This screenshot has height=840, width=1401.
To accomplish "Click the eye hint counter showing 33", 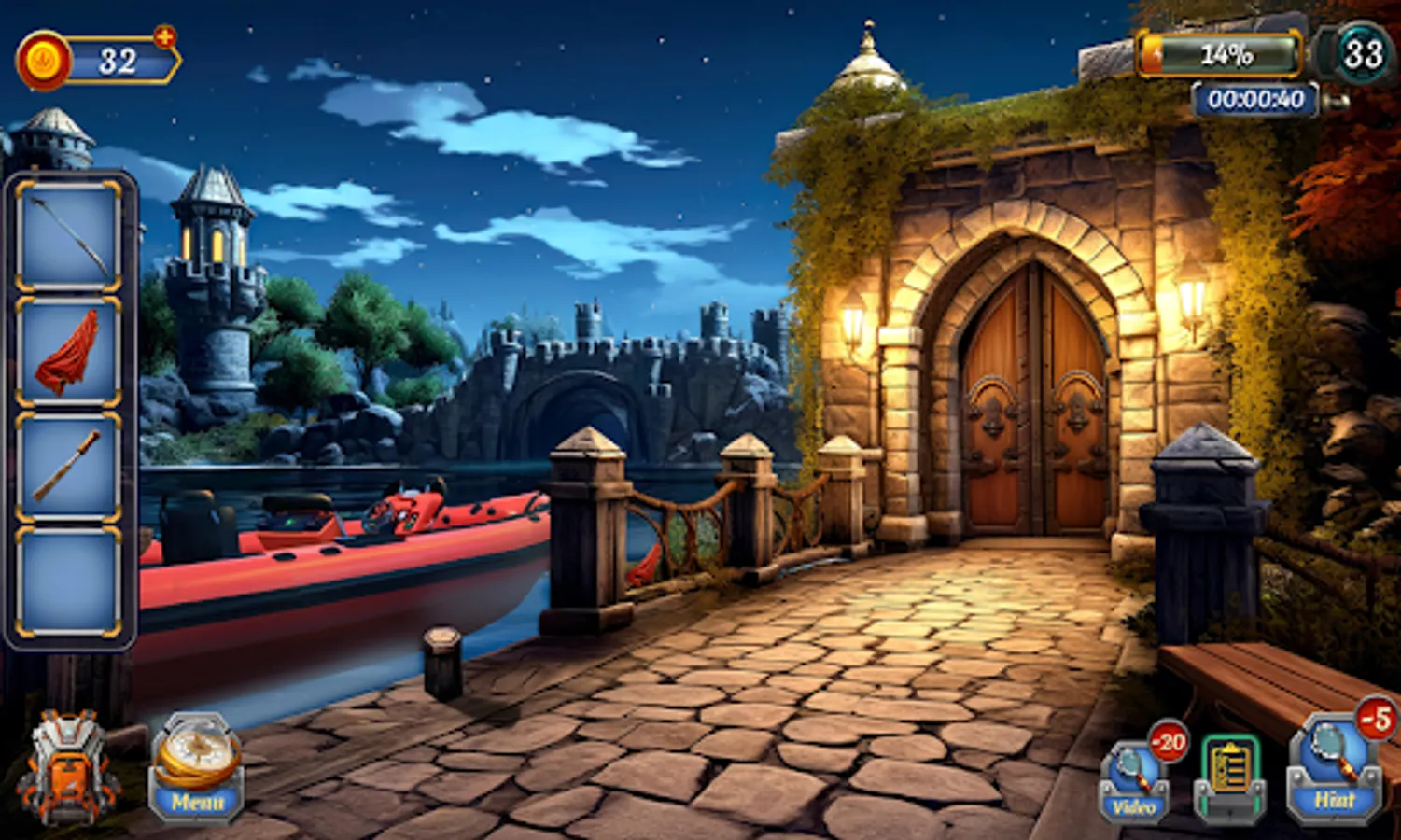I will (x=1365, y=54).
